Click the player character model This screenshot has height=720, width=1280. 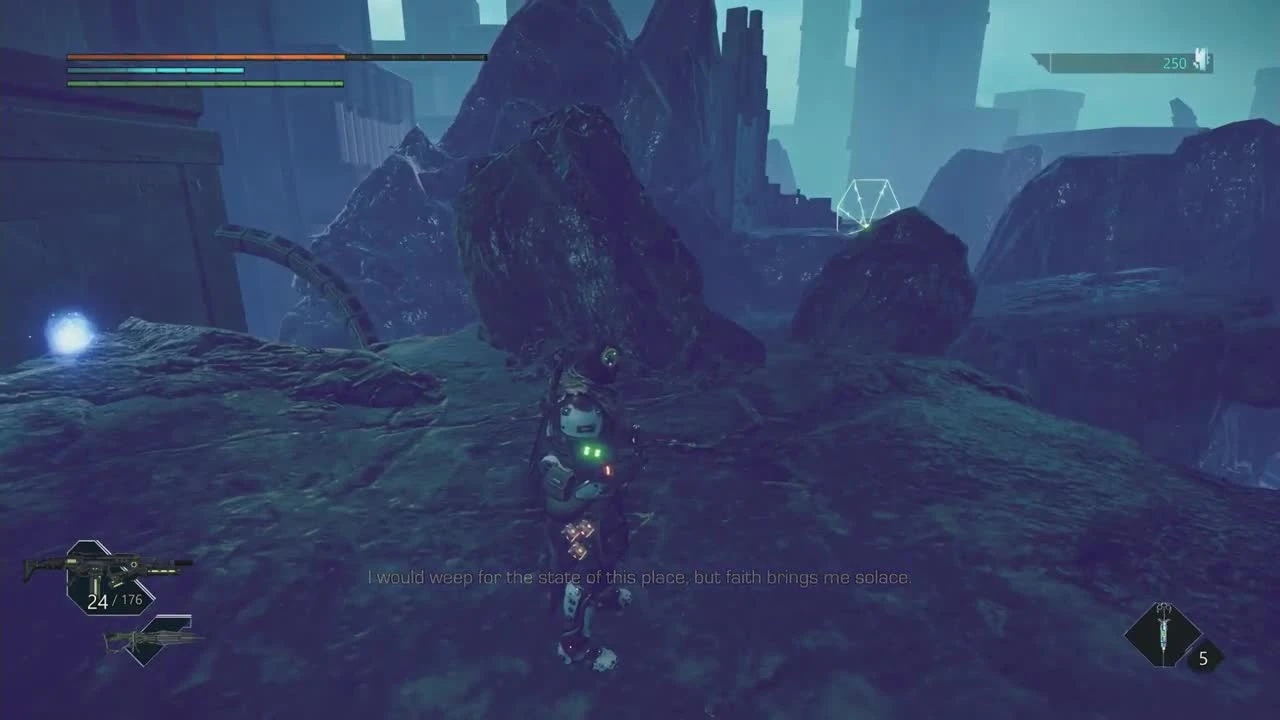tap(585, 490)
